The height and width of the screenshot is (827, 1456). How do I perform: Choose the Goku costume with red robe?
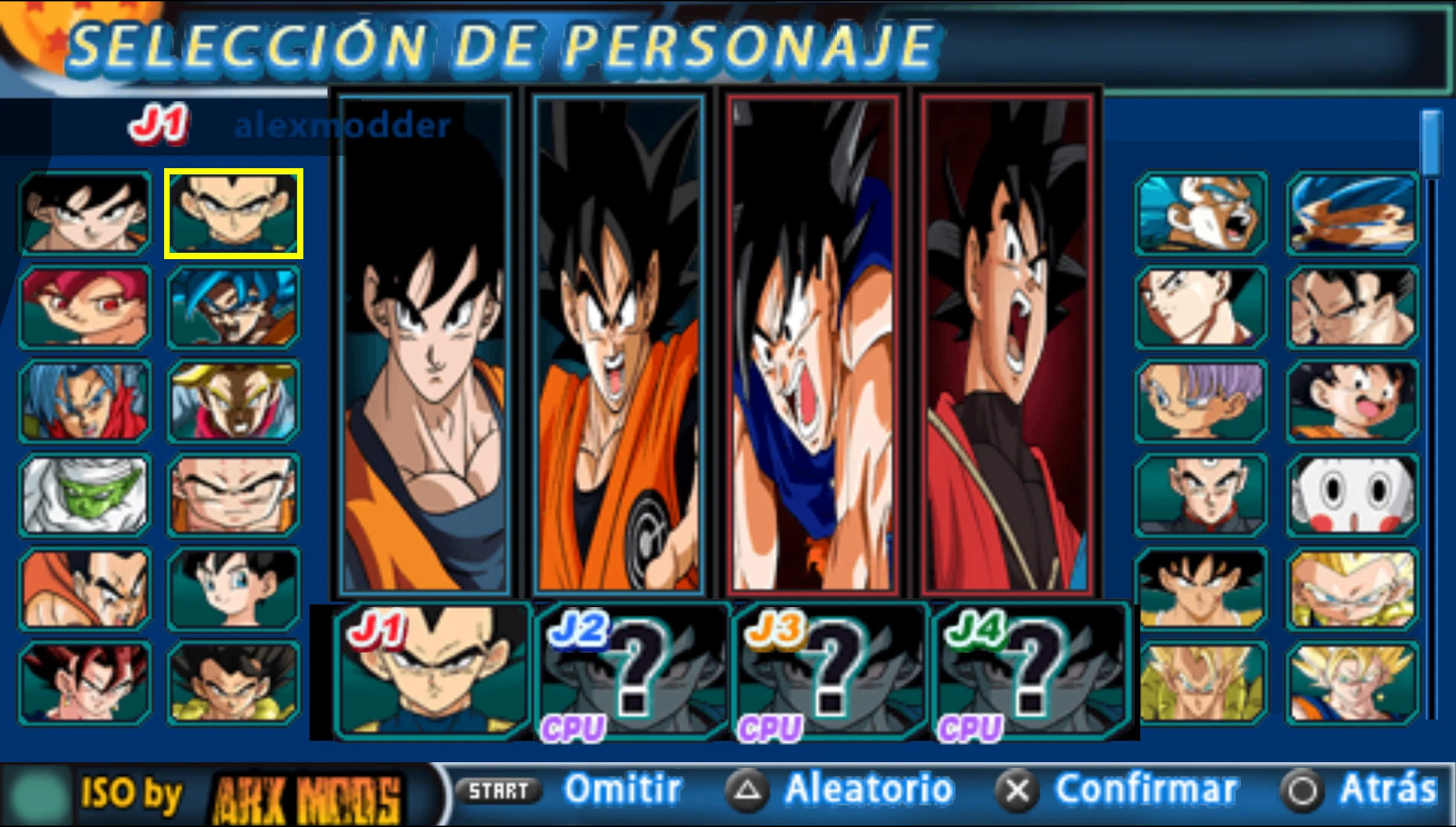(1007, 345)
